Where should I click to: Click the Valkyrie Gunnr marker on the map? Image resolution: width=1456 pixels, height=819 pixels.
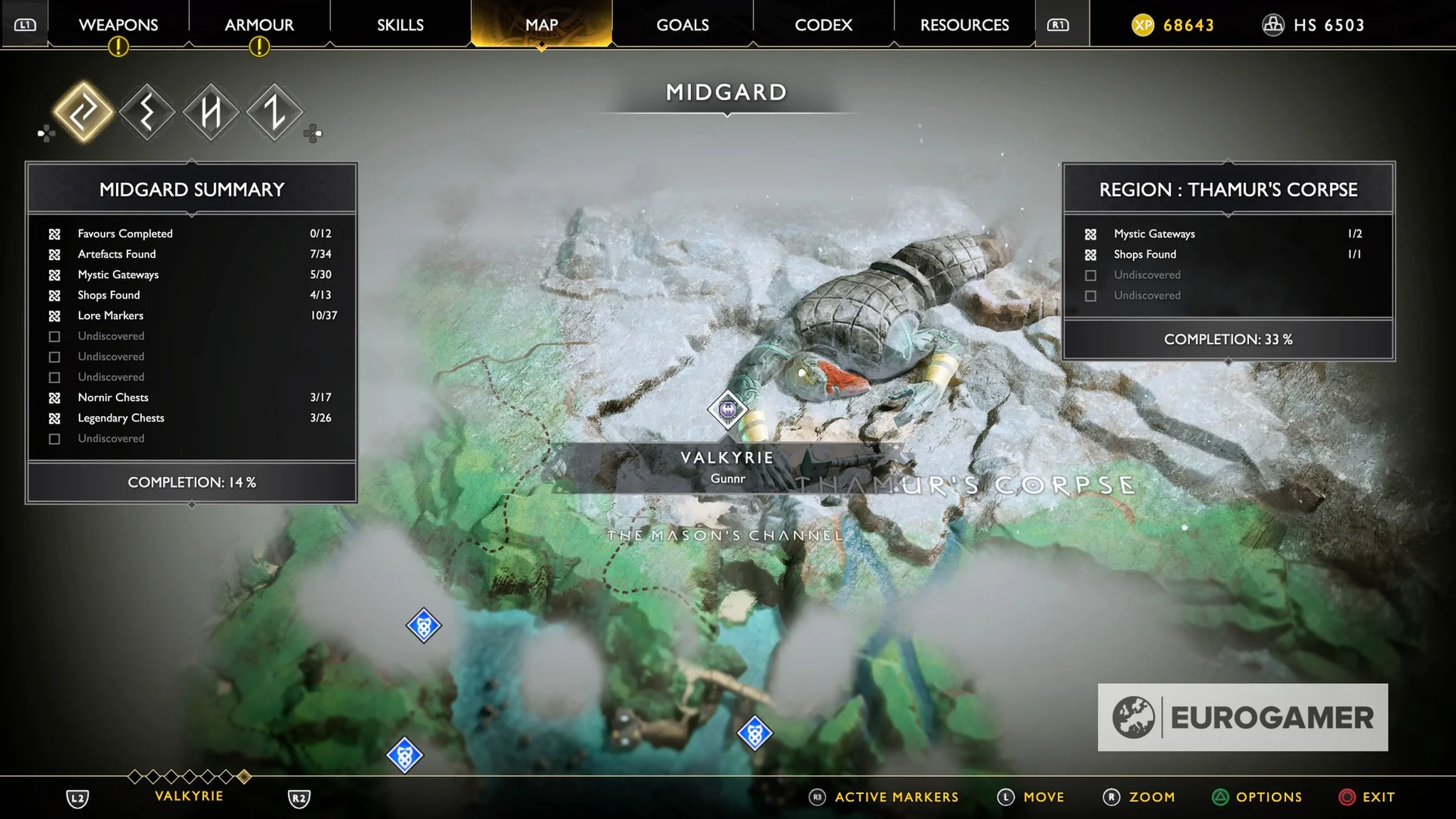point(727,410)
